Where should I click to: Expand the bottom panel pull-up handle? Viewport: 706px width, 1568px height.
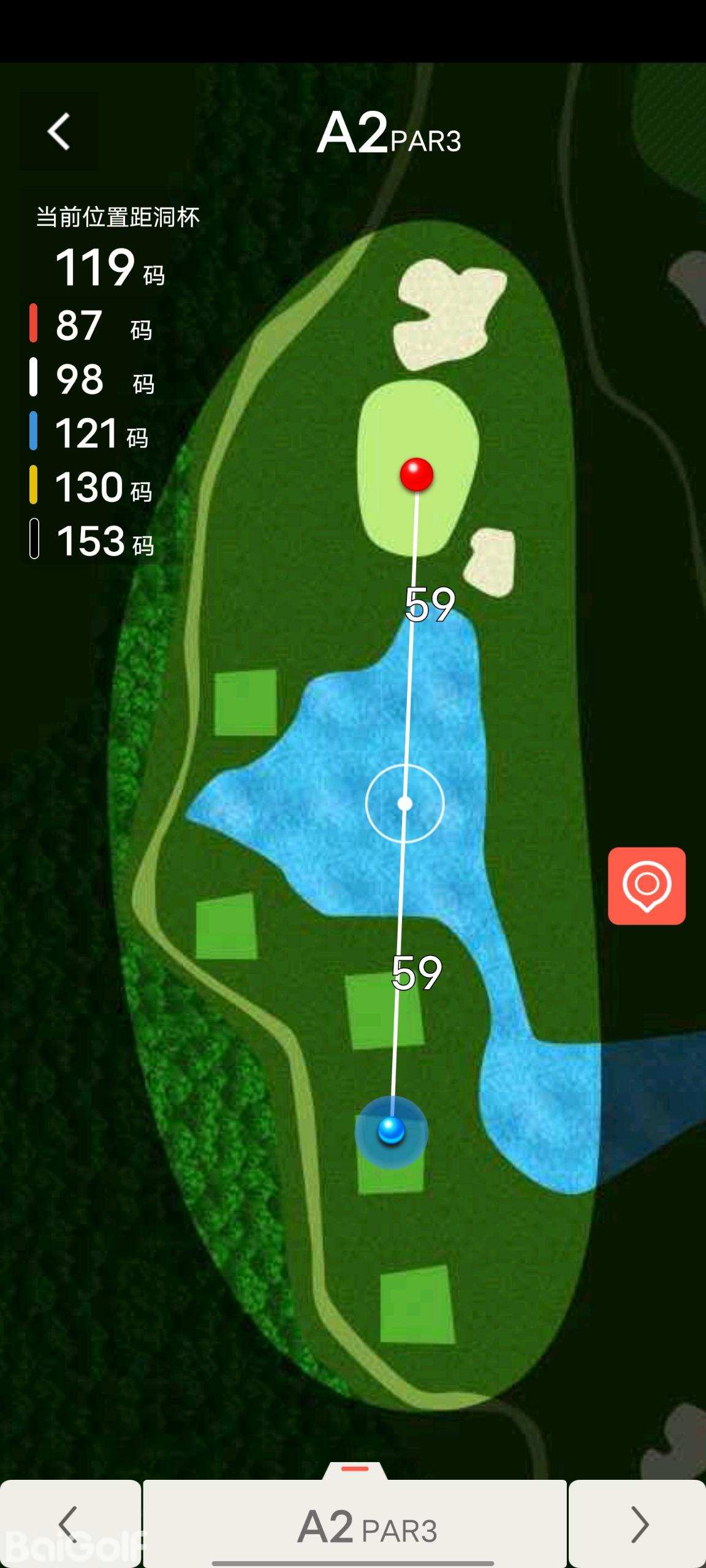(x=355, y=1470)
